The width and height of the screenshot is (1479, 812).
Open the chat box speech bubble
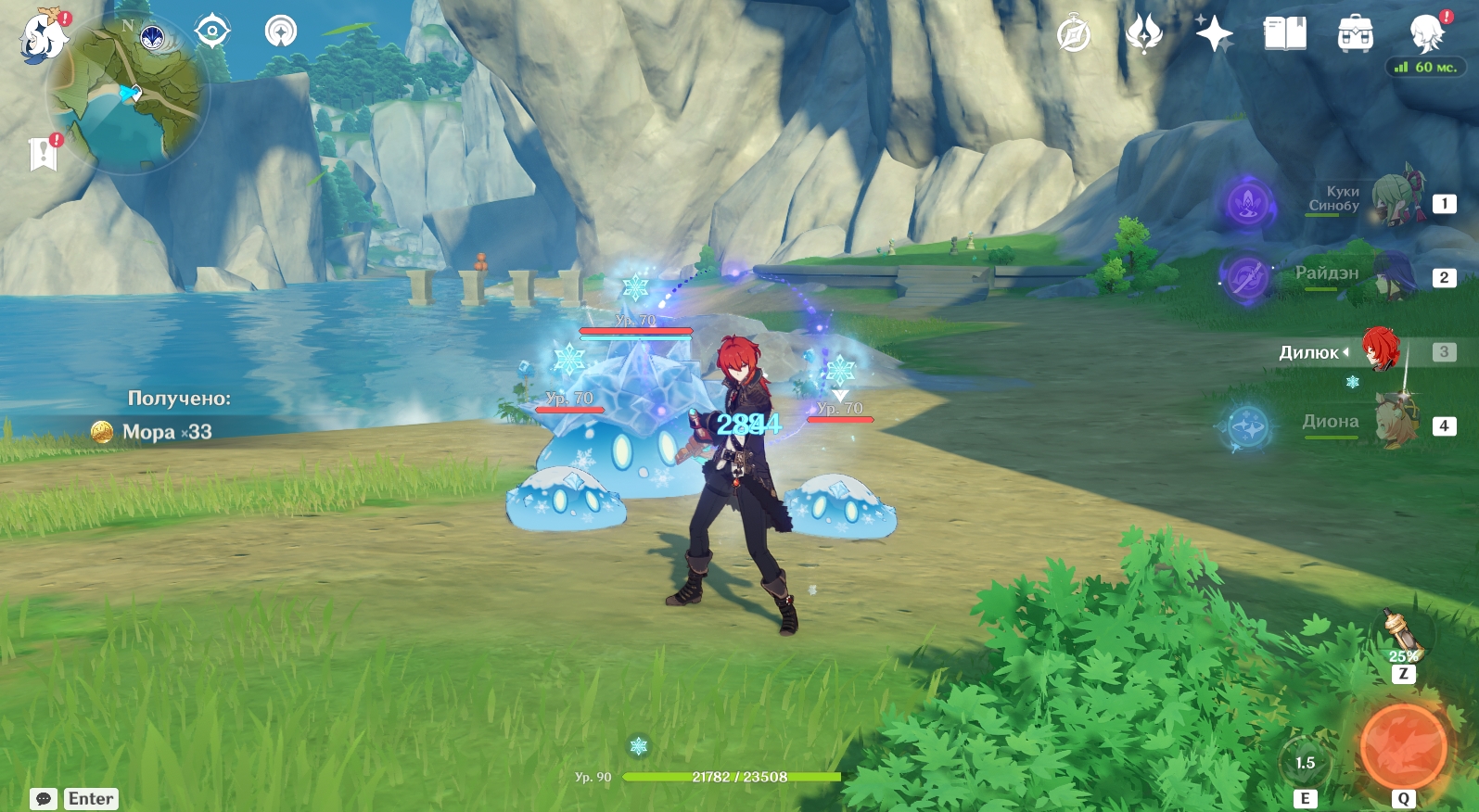pyautogui.click(x=44, y=799)
